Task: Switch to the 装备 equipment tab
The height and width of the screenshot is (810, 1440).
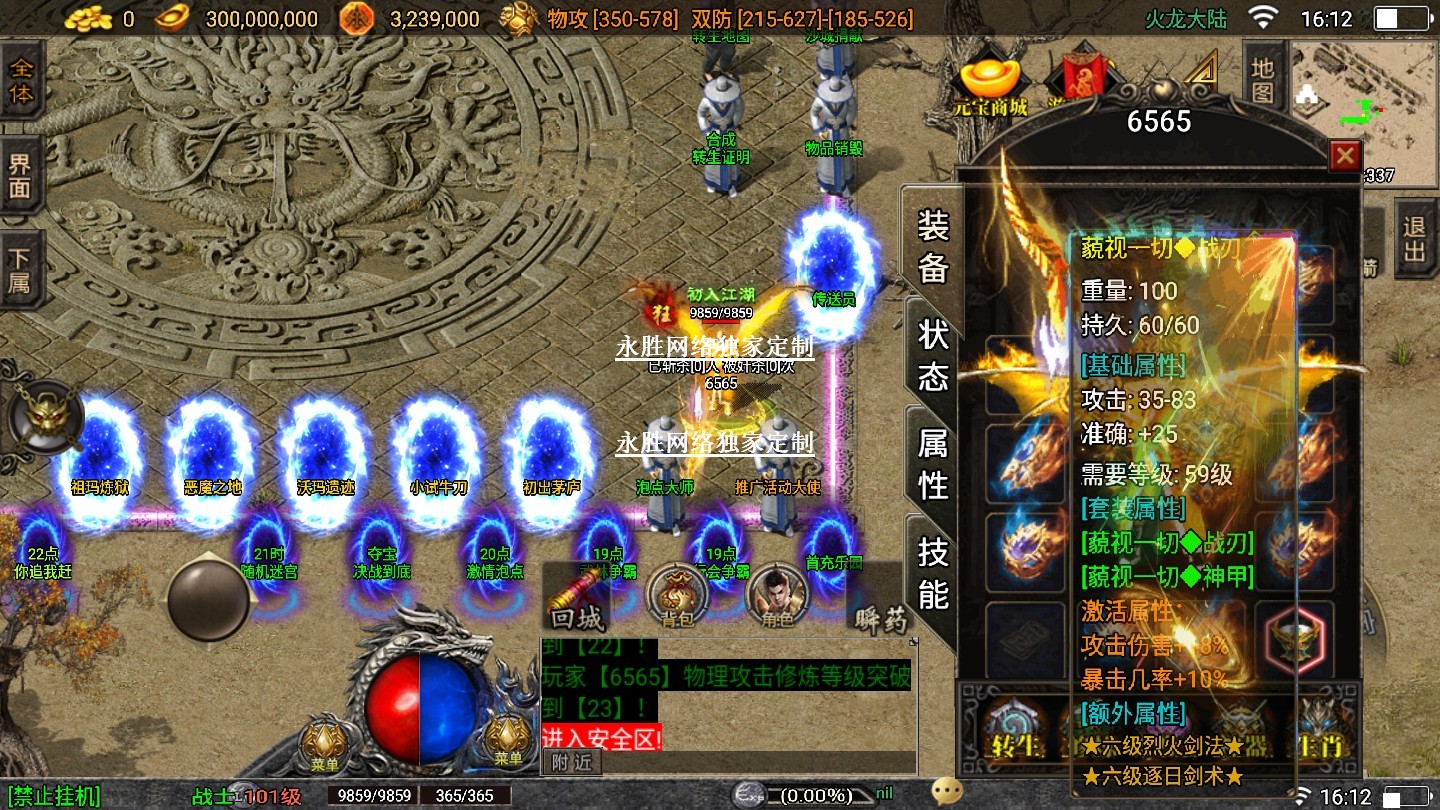Action: pos(932,245)
